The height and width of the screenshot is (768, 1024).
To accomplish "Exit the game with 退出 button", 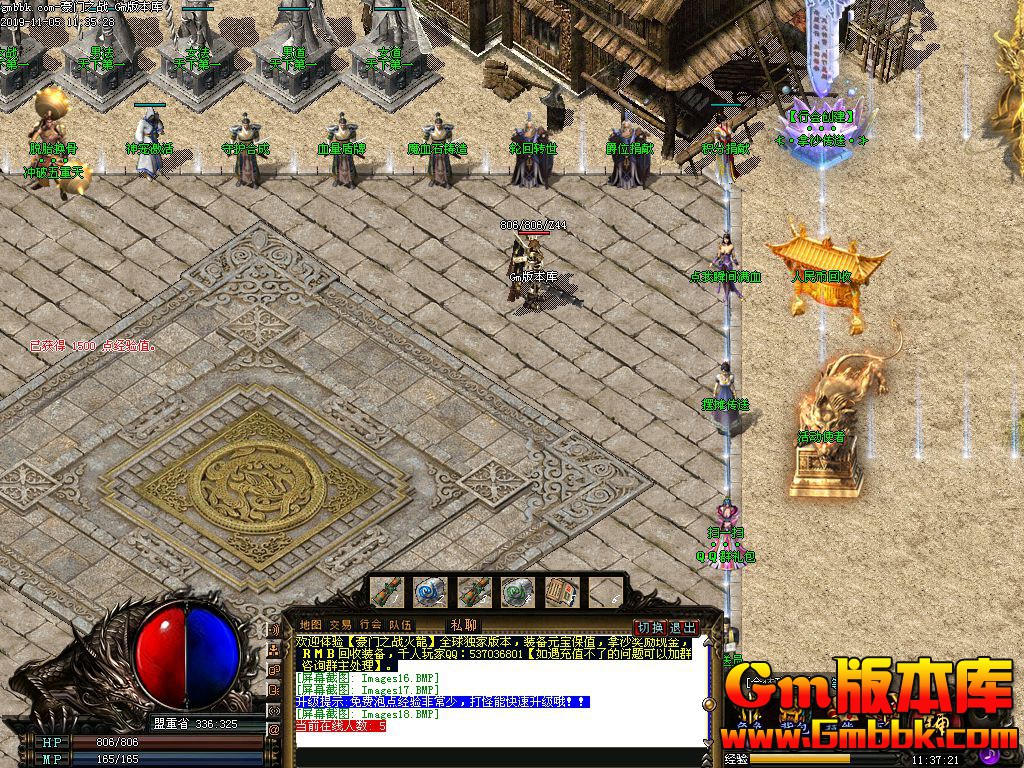I will click(x=683, y=627).
